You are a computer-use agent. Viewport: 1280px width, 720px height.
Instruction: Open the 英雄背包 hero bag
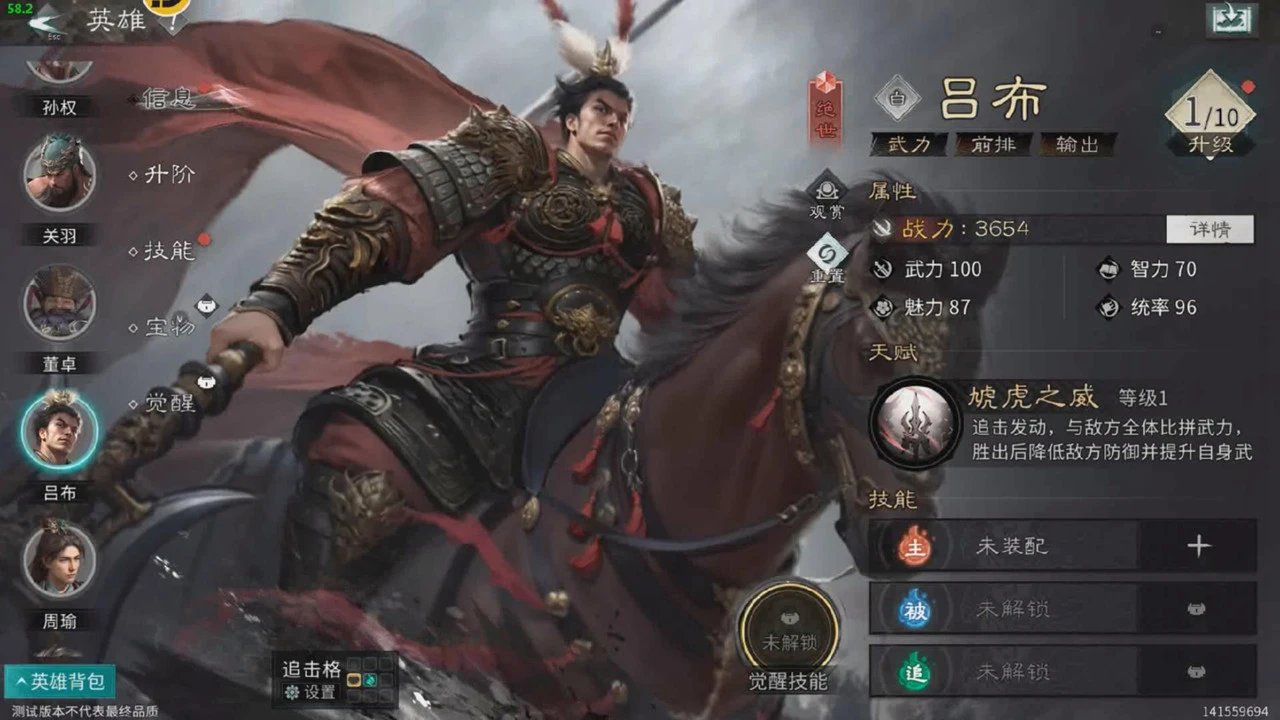click(x=60, y=682)
